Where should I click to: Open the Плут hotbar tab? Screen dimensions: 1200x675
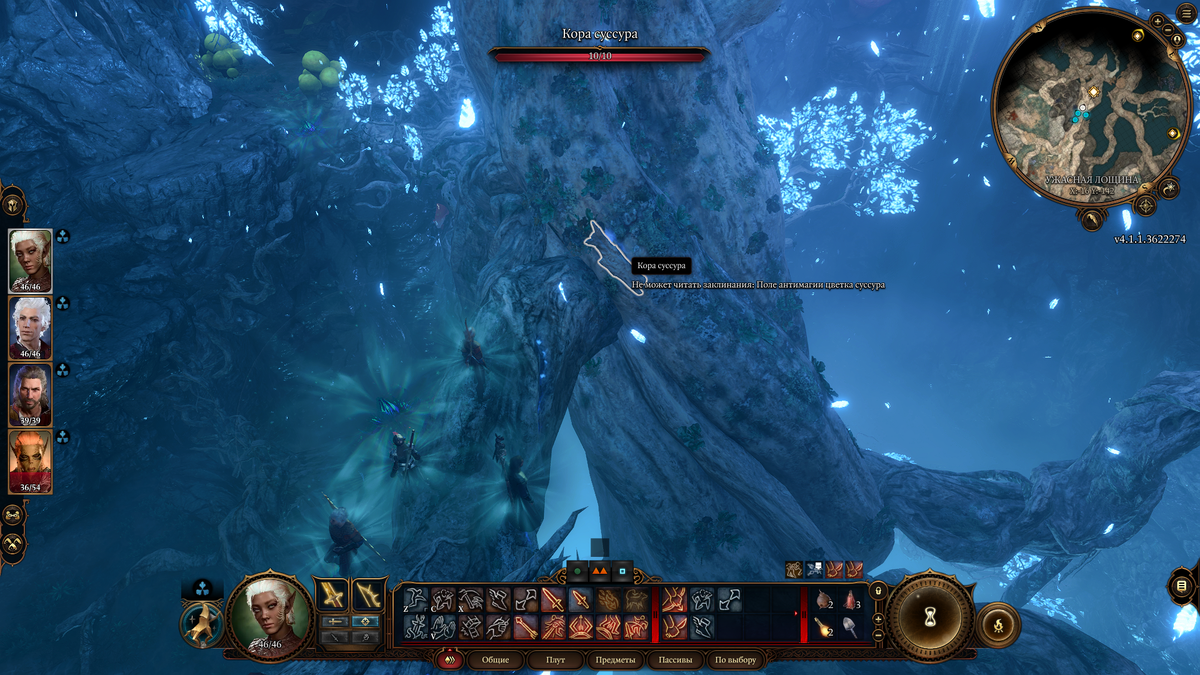(555, 660)
